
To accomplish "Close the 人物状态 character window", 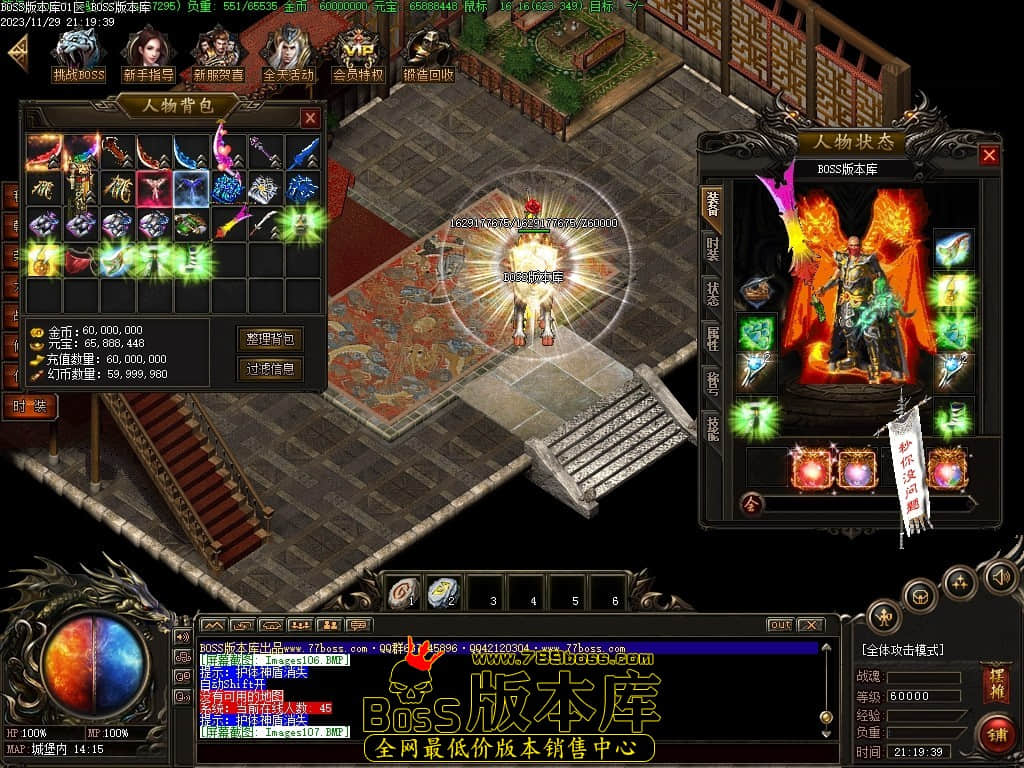I will (989, 155).
